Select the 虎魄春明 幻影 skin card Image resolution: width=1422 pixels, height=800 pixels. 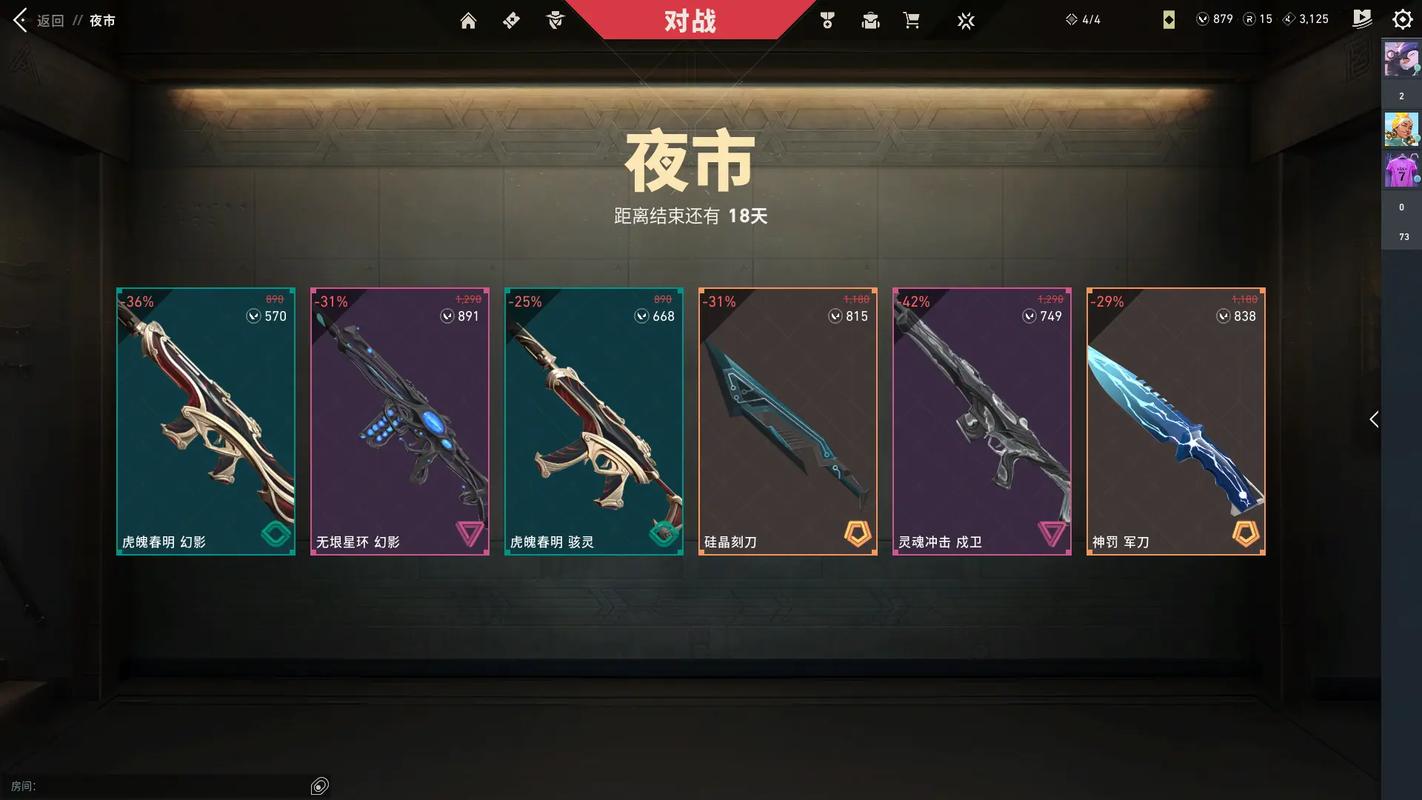[206, 421]
